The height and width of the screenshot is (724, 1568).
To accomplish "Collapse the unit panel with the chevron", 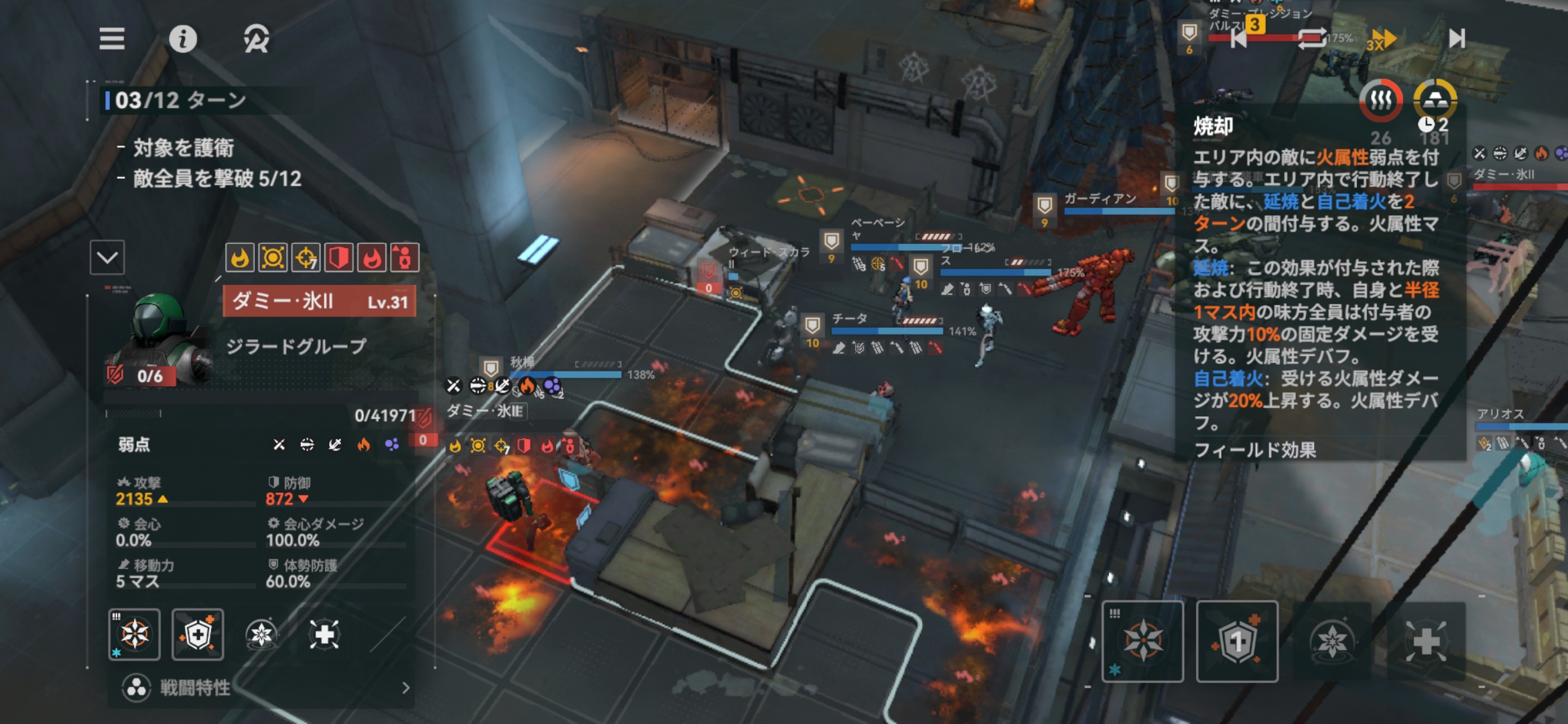I will (x=107, y=257).
